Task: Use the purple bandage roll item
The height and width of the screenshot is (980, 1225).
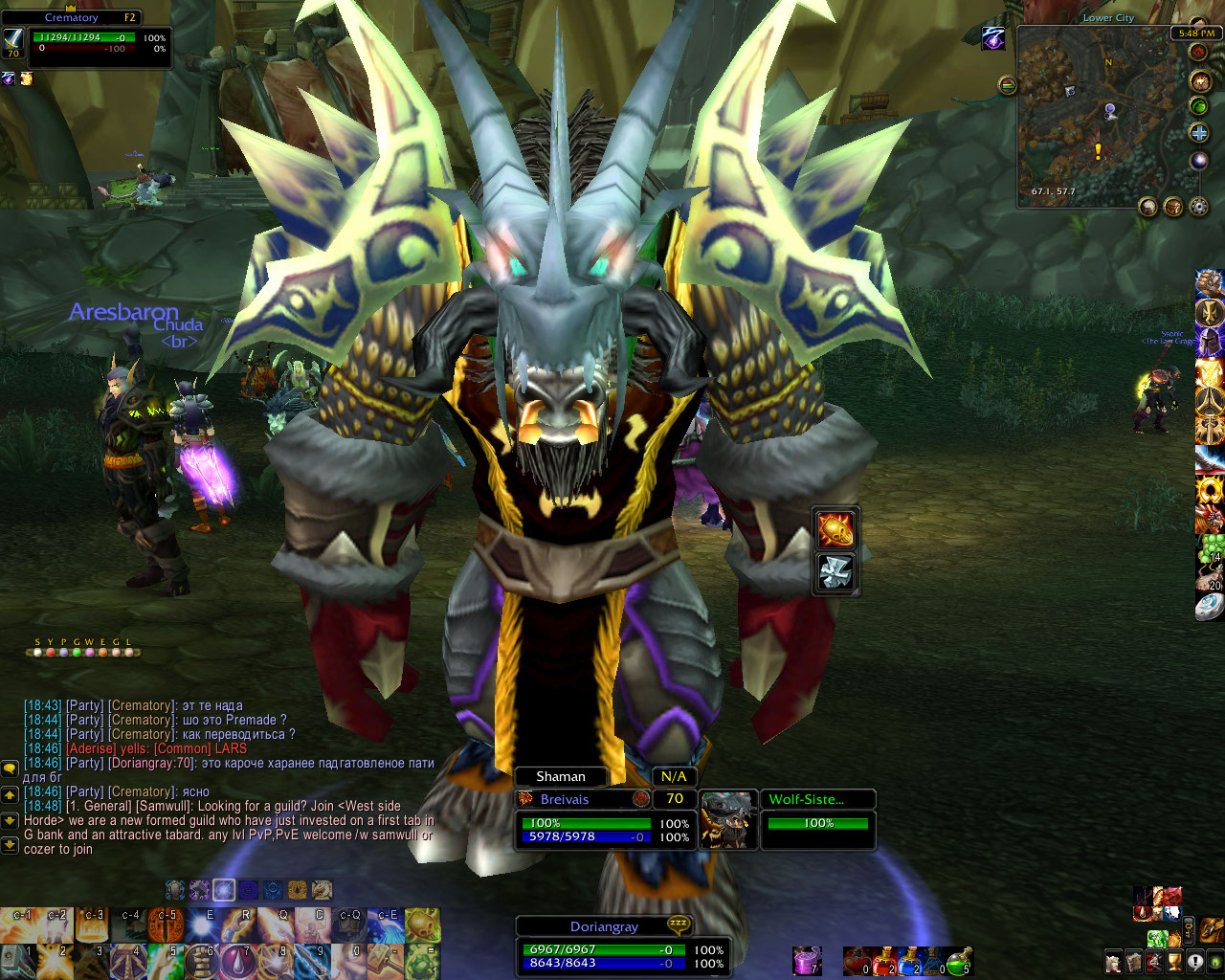Action: tap(806, 961)
